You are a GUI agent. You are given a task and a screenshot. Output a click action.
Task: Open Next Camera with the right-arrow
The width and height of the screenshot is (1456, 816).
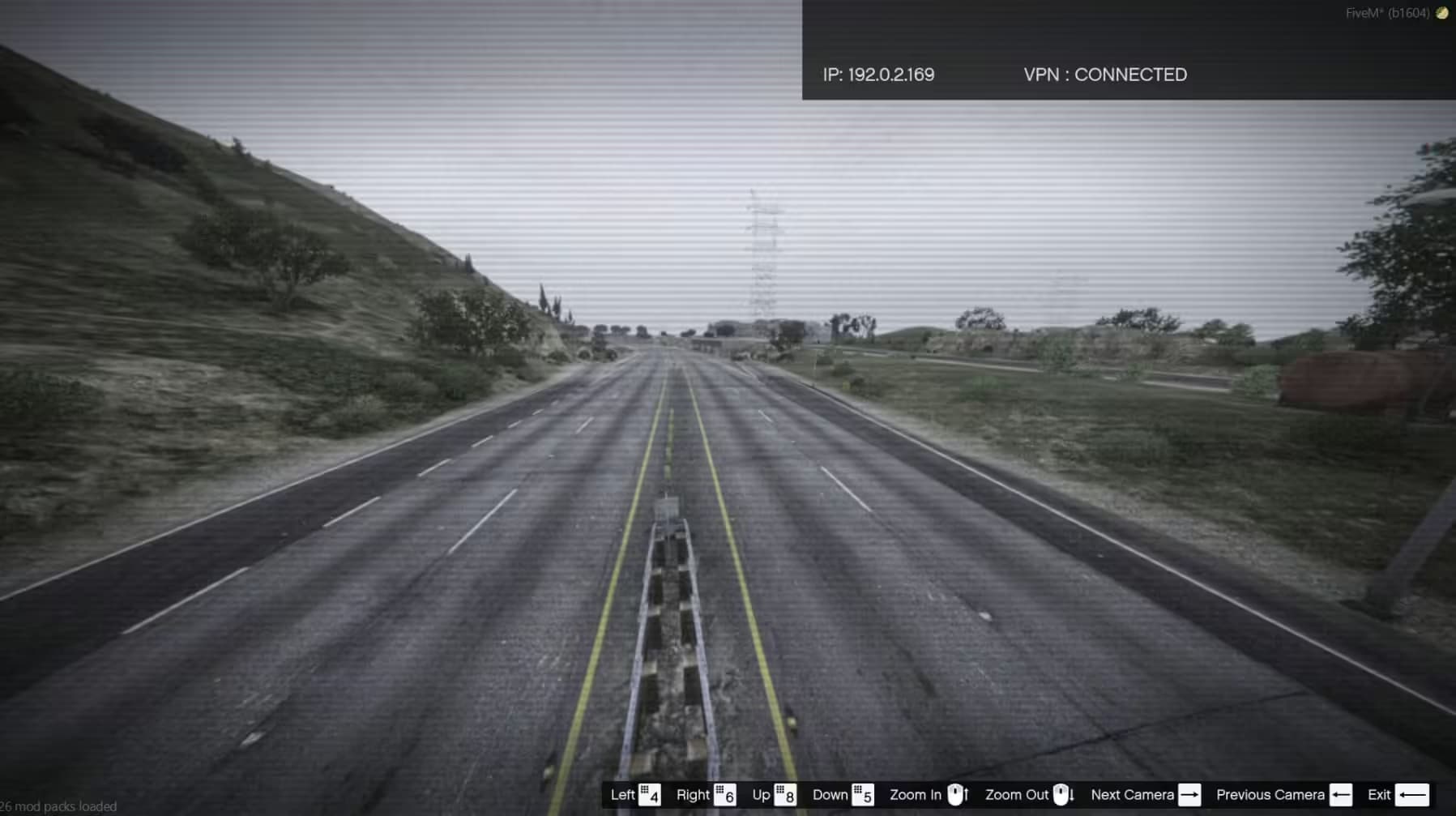1188,795
